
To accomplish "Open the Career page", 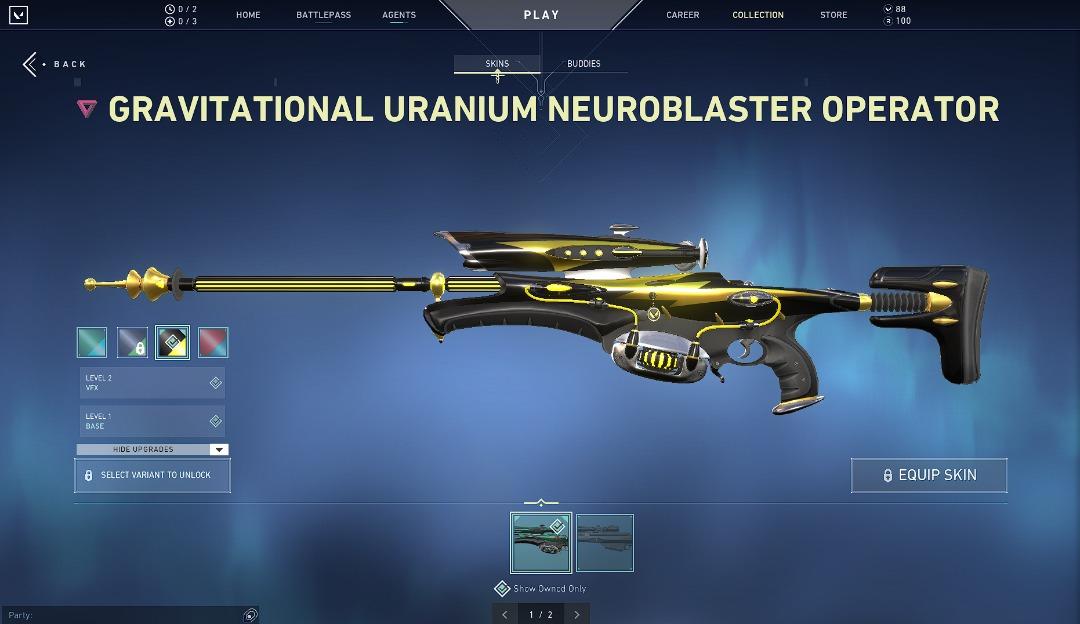I will coord(683,15).
